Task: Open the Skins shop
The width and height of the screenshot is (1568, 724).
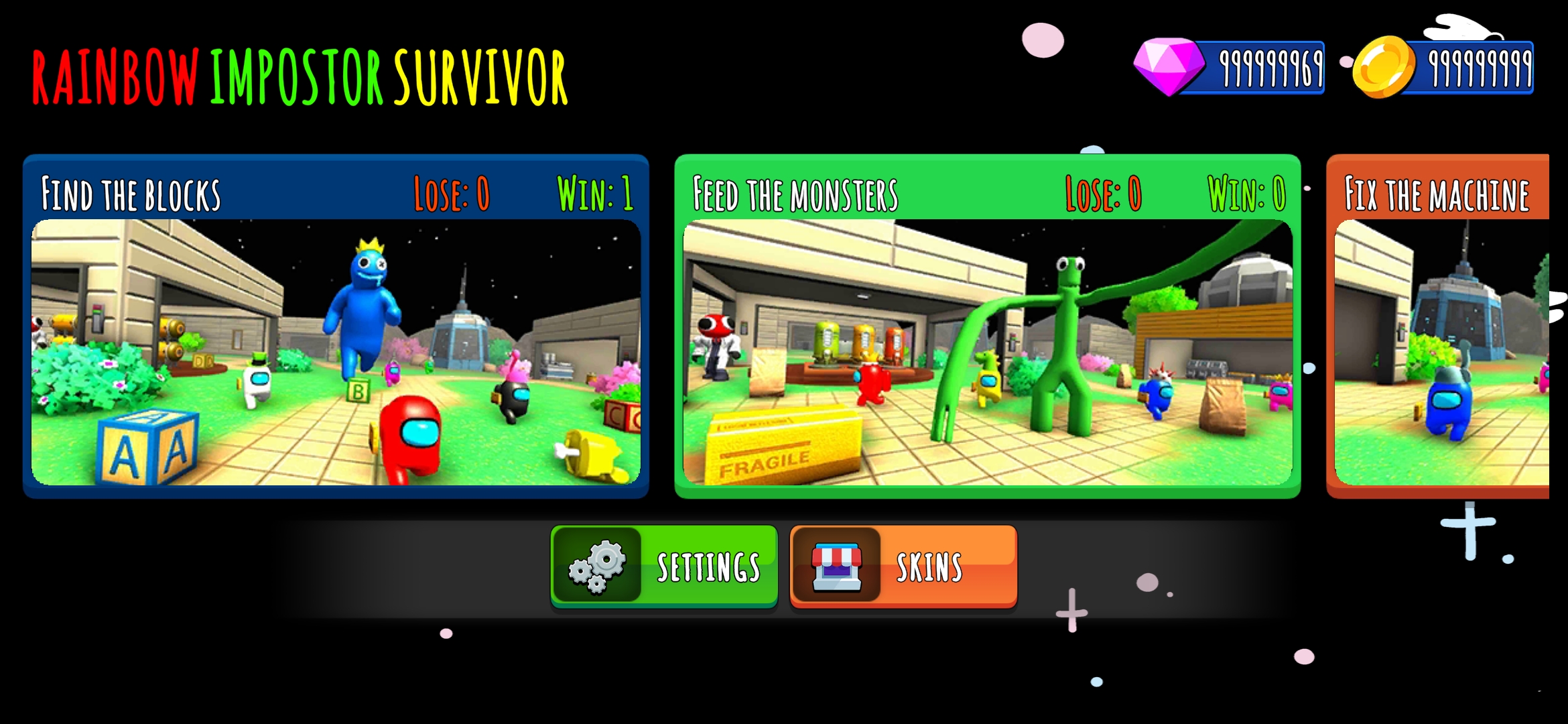Action: click(x=903, y=566)
